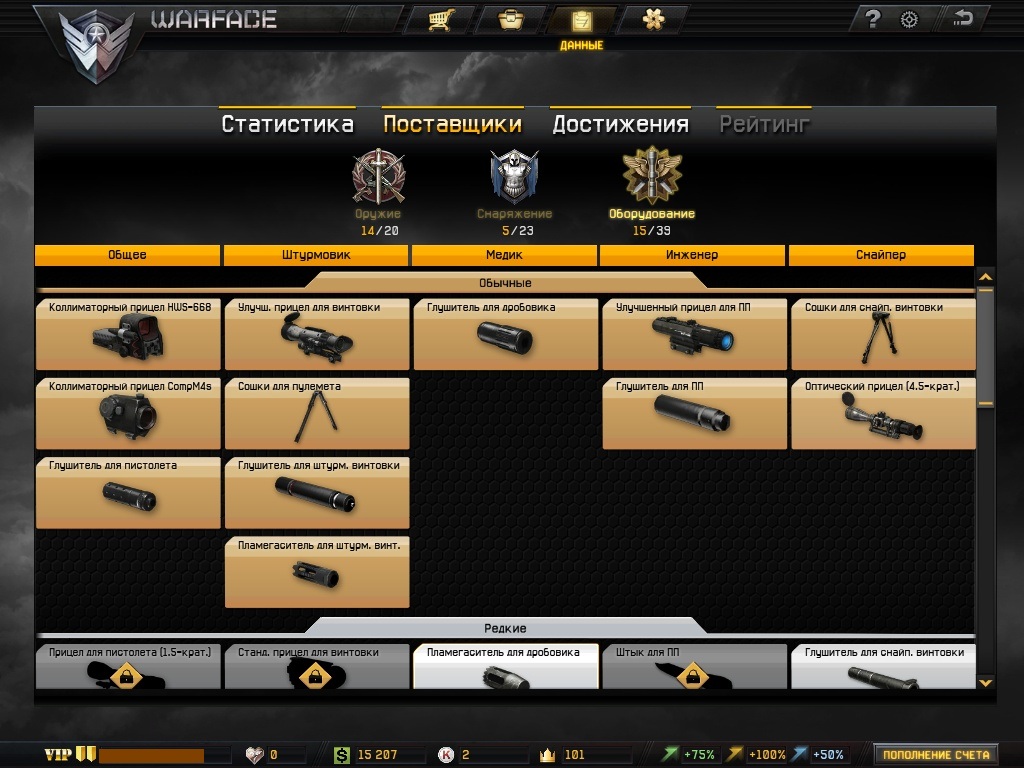Viewport: 1024px width, 768px height.
Task: Click the Пополнение счета button
Action: tap(935, 755)
